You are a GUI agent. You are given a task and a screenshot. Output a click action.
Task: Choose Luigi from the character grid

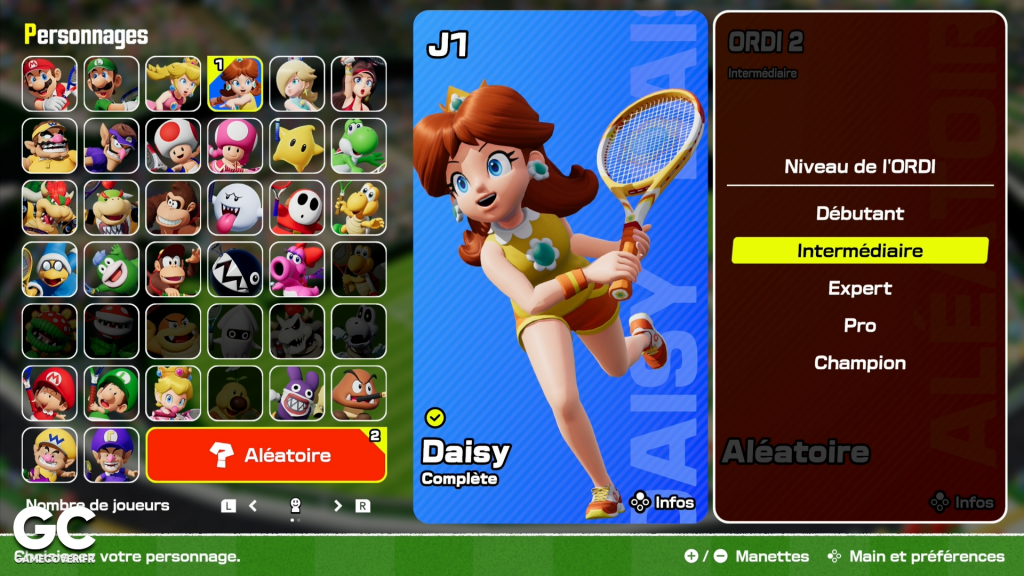112,83
